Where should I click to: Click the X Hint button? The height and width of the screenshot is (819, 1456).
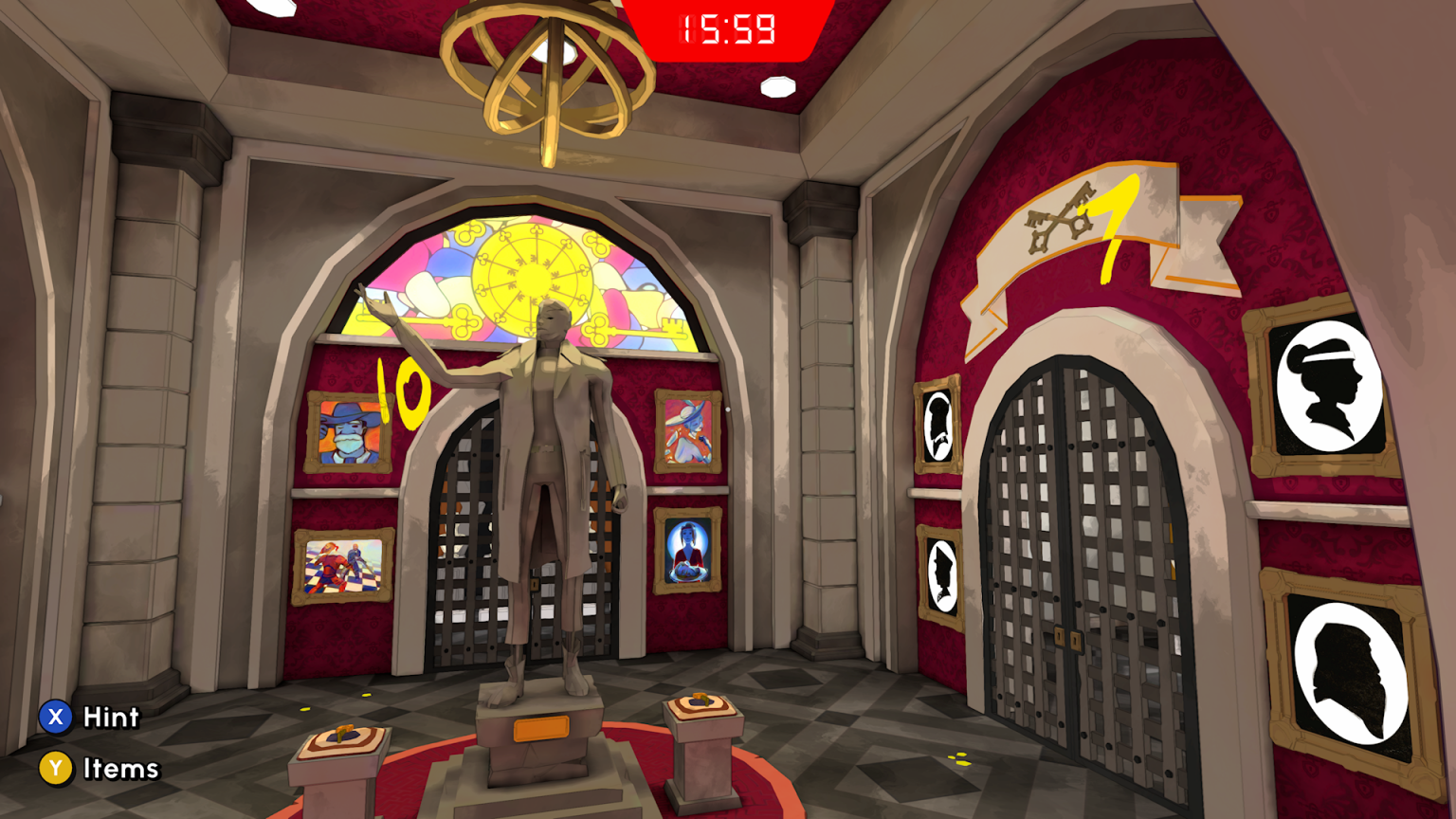pos(56,718)
